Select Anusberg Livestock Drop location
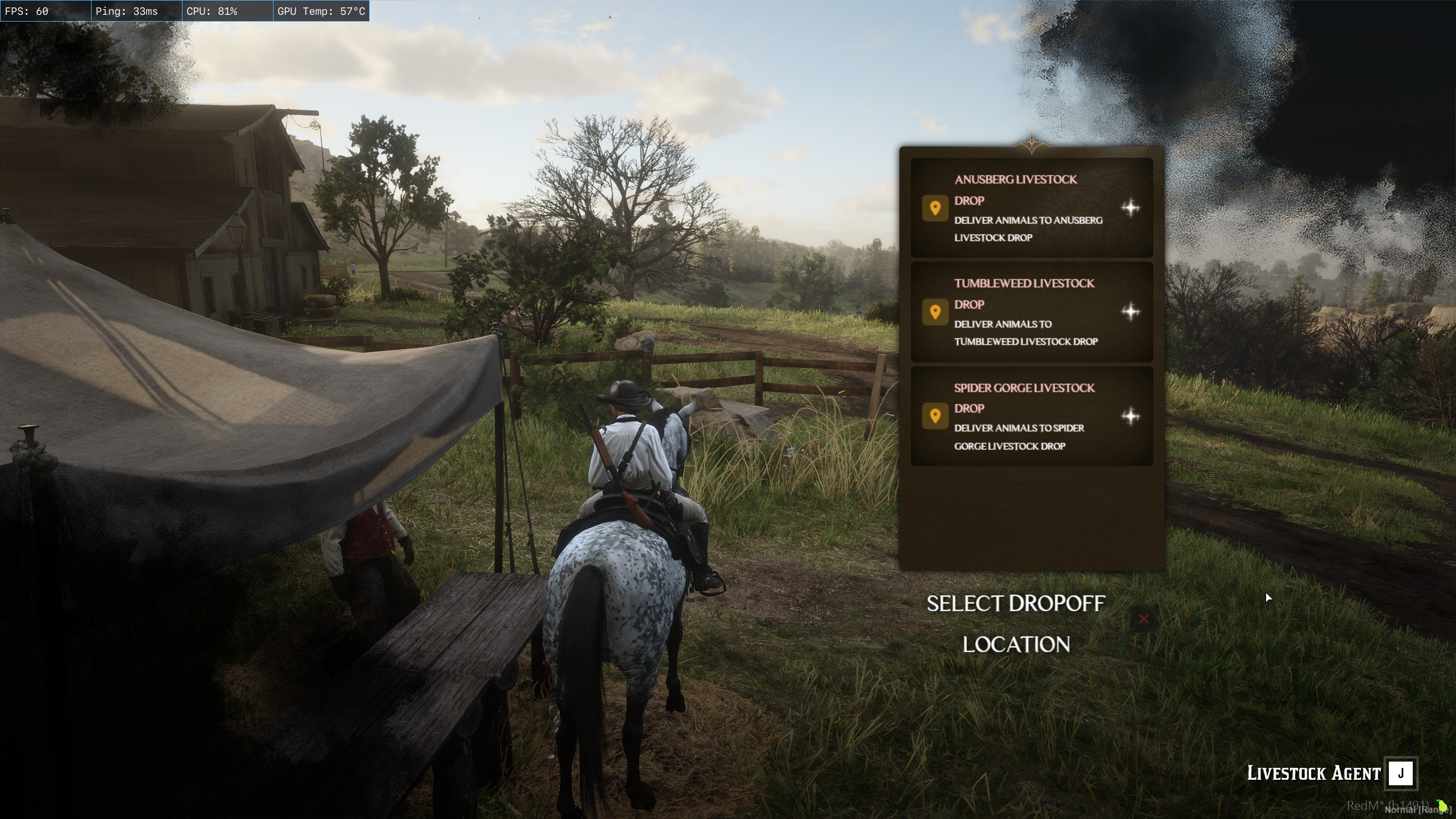 1031,208
